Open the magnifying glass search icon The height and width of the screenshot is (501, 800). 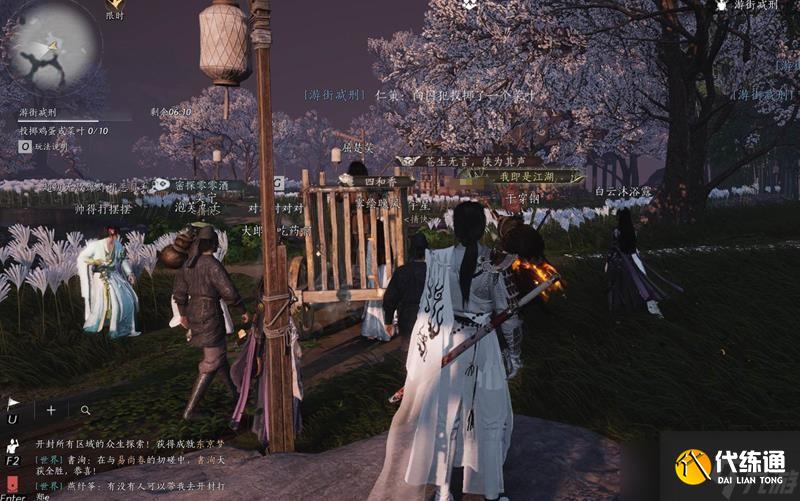[x=86, y=410]
